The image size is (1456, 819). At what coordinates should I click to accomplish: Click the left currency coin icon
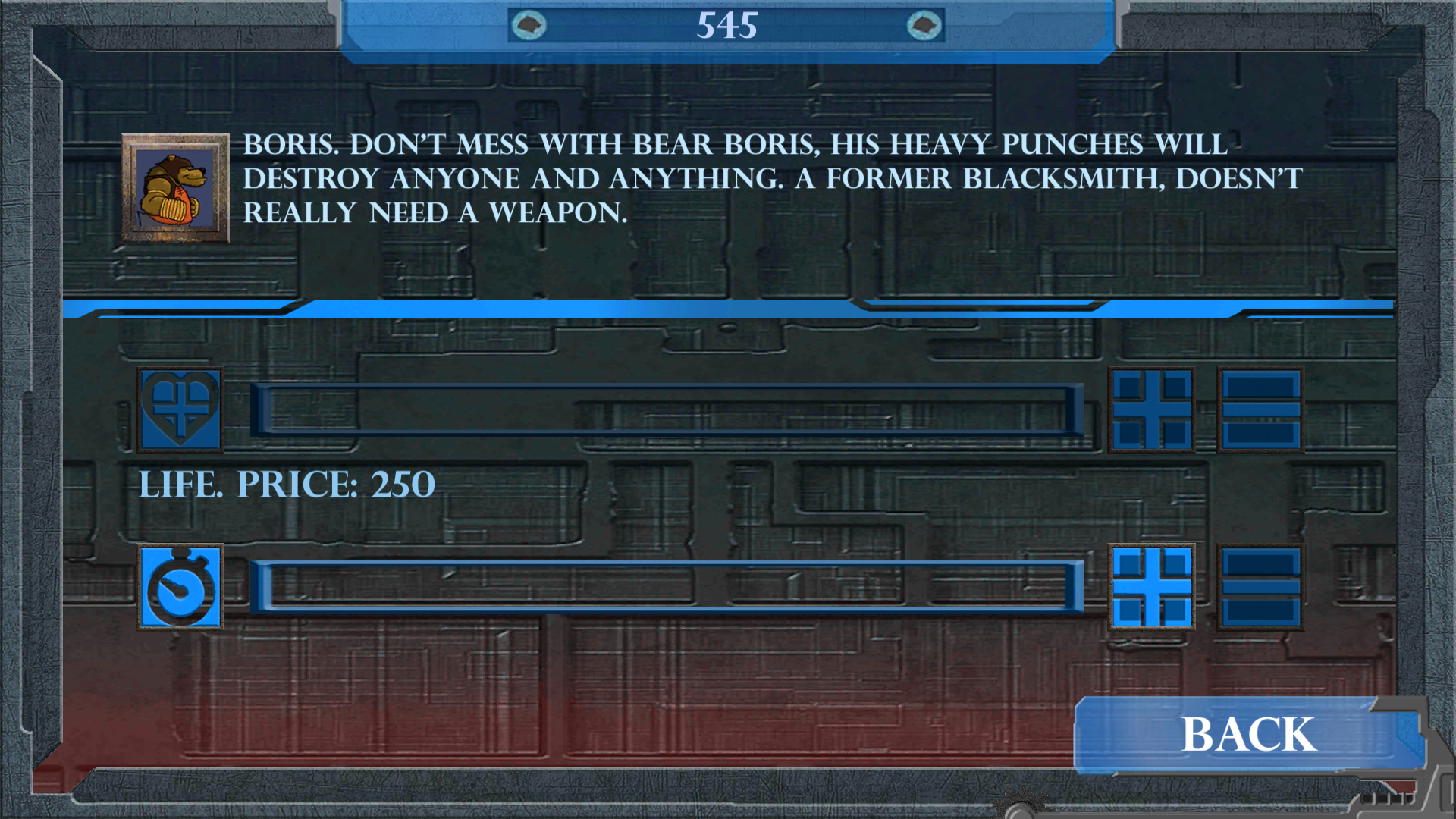coord(529,25)
